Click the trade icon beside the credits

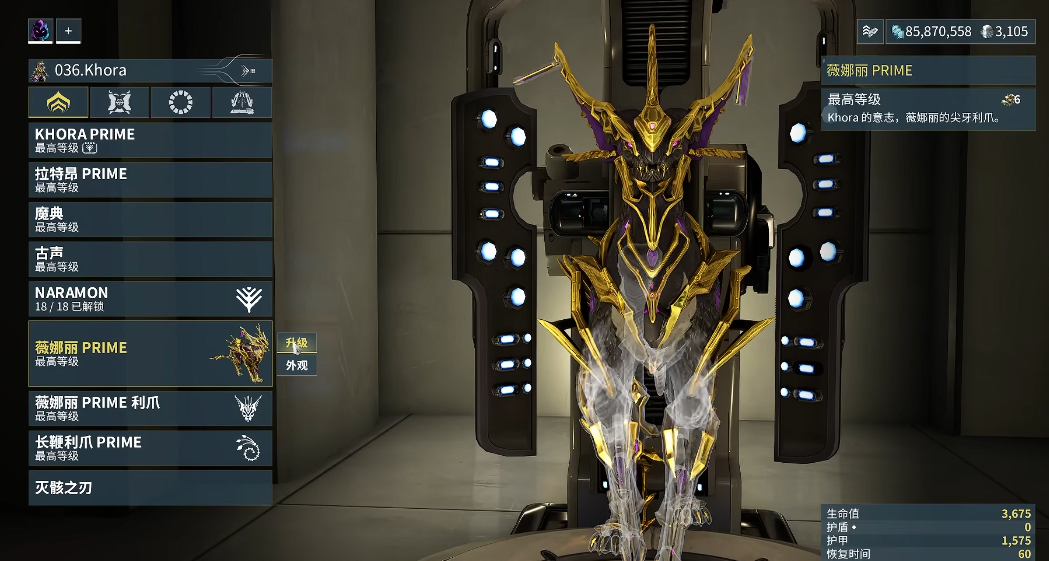871,32
